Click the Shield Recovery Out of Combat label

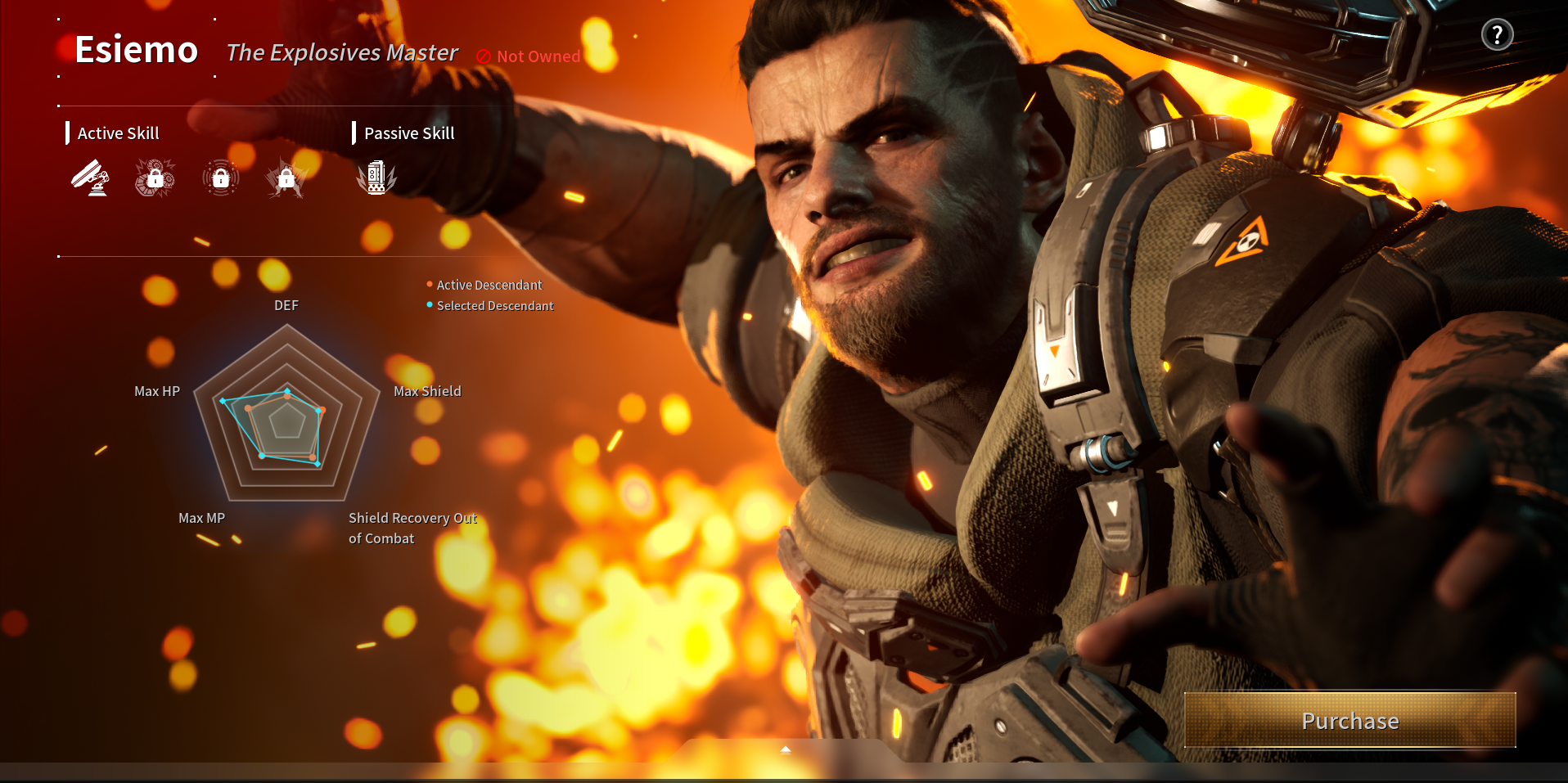point(412,528)
